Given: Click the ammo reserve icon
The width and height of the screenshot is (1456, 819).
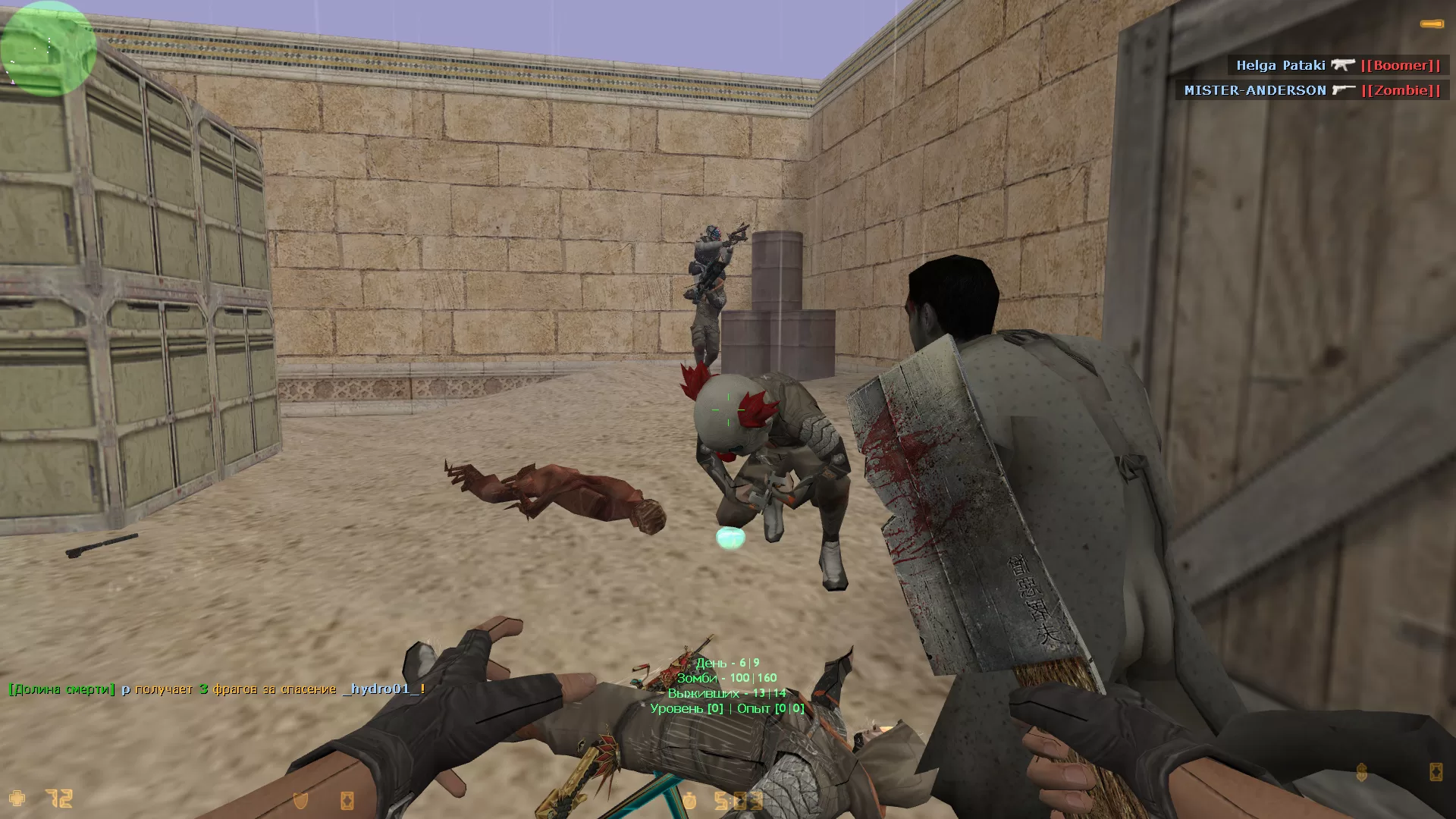Looking at the screenshot, I should pos(347,799).
